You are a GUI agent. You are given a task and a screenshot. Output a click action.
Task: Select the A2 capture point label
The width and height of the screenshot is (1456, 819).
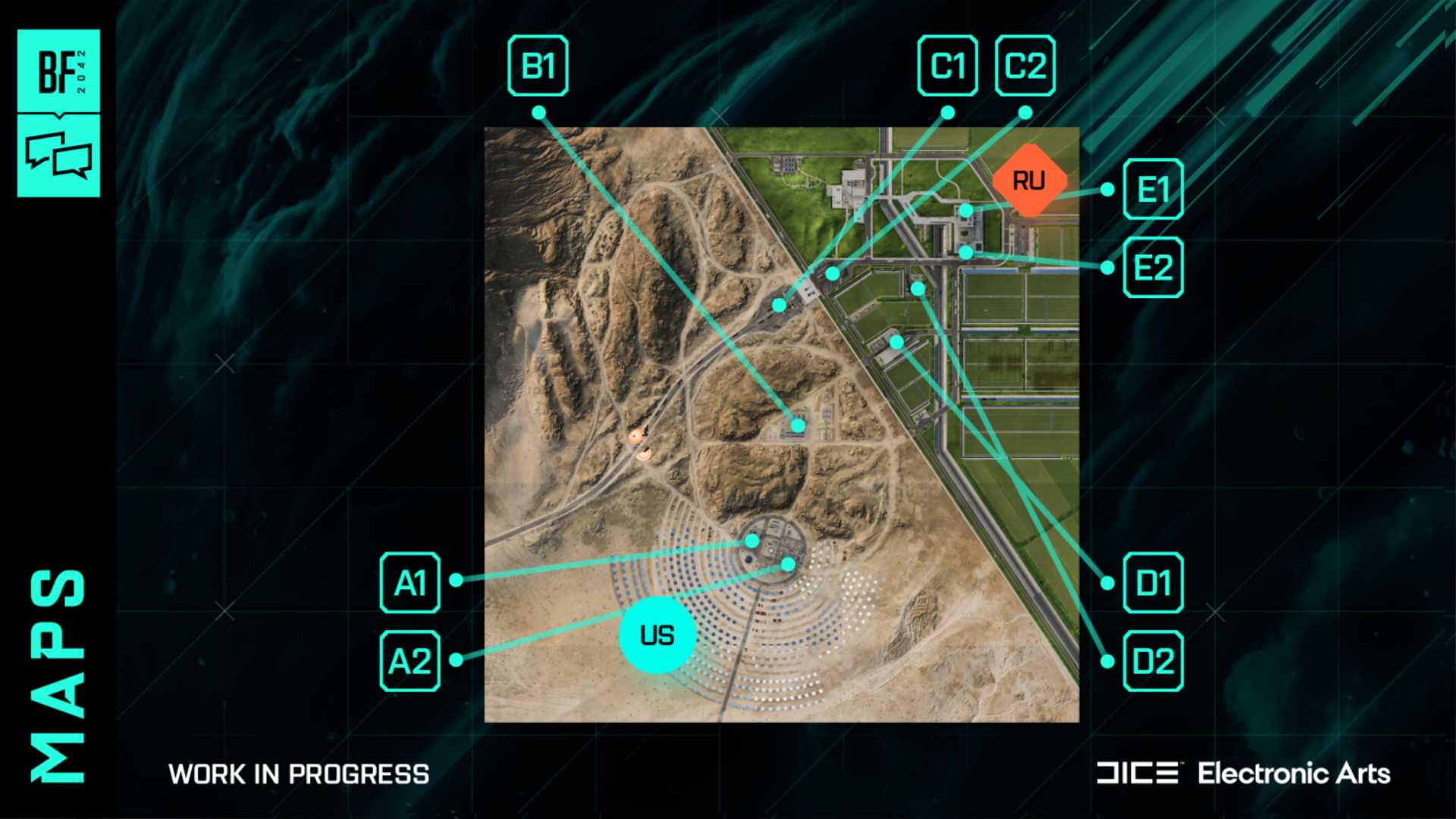tap(410, 661)
